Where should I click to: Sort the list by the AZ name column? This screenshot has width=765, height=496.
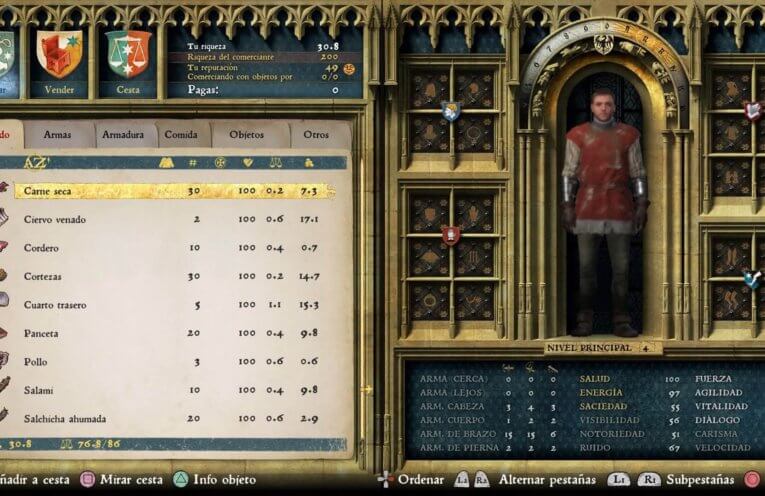[x=37, y=162]
